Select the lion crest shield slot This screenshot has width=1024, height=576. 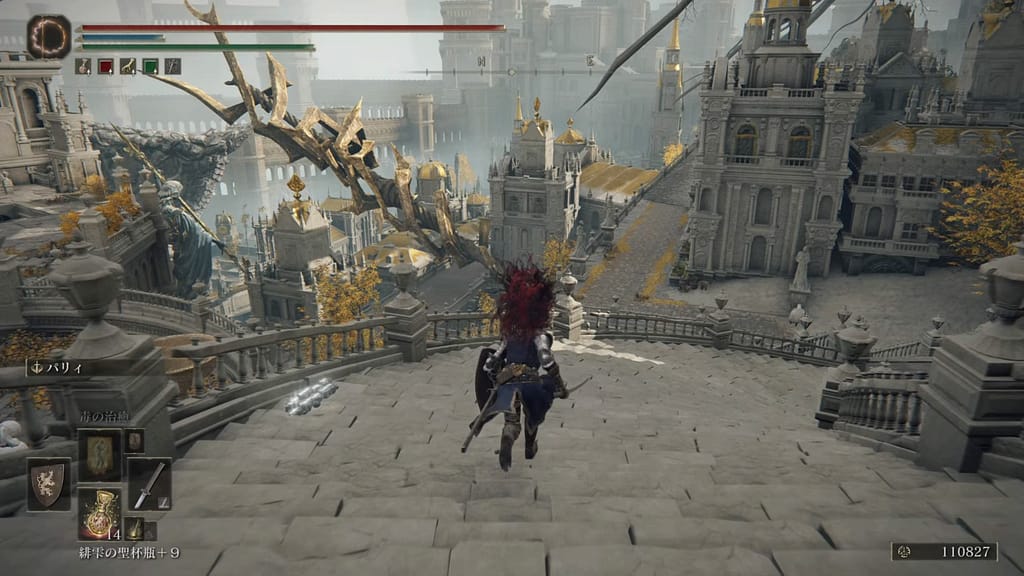[48, 484]
